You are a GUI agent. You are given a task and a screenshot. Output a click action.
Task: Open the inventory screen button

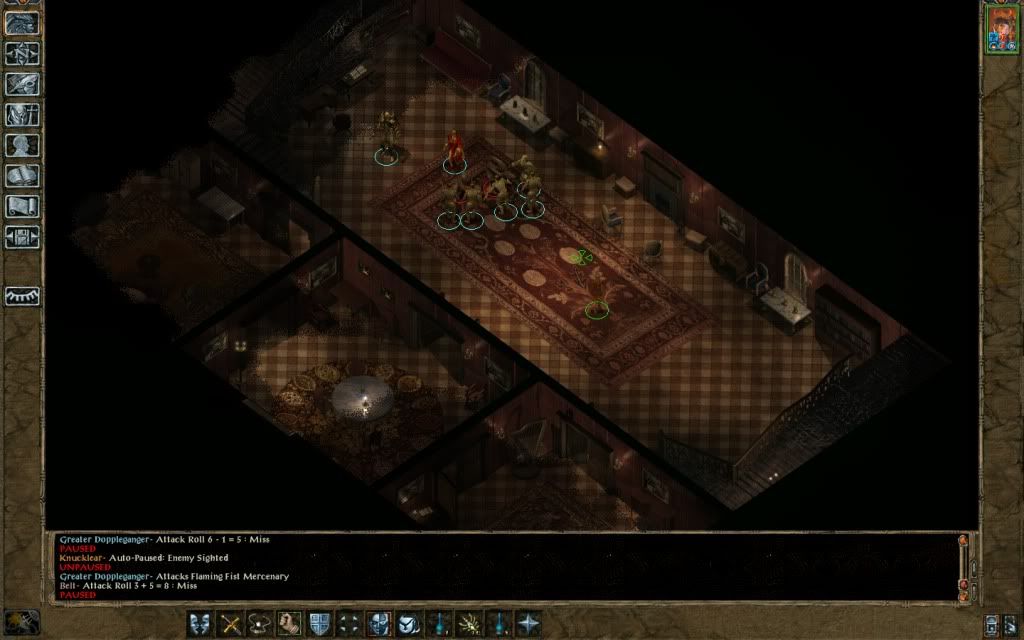pyautogui.click(x=22, y=114)
